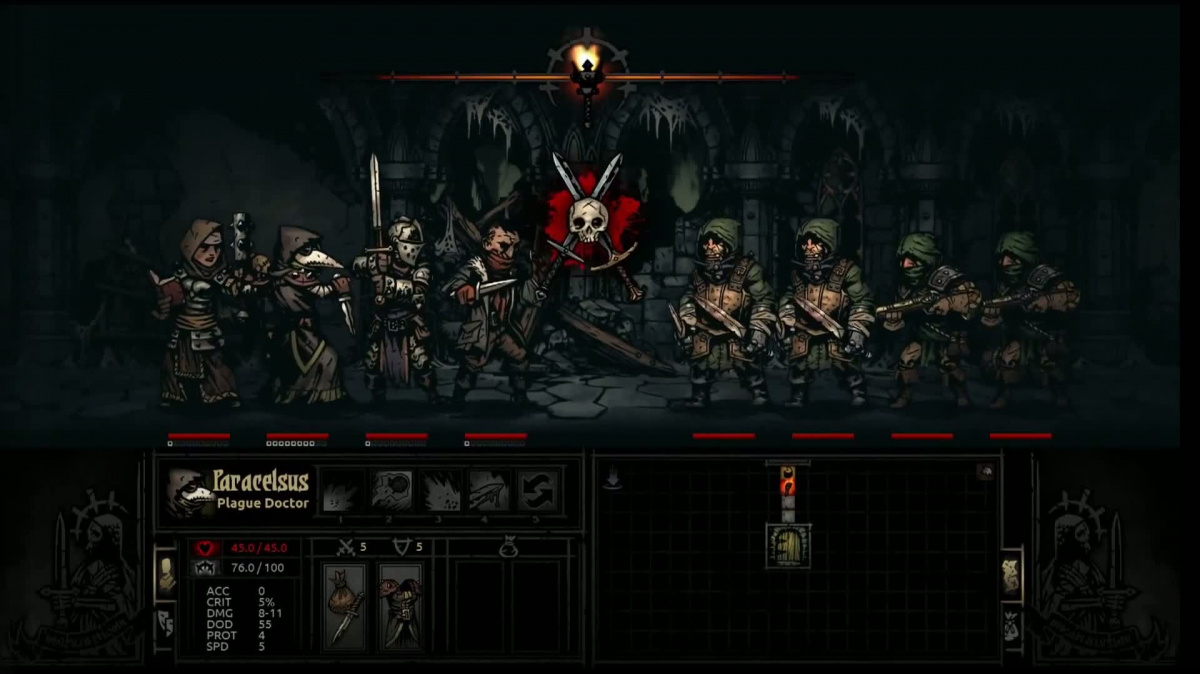Select Paracelsus the Plague Doctor's portrait
The height and width of the screenshot is (674, 1200).
coord(190,491)
